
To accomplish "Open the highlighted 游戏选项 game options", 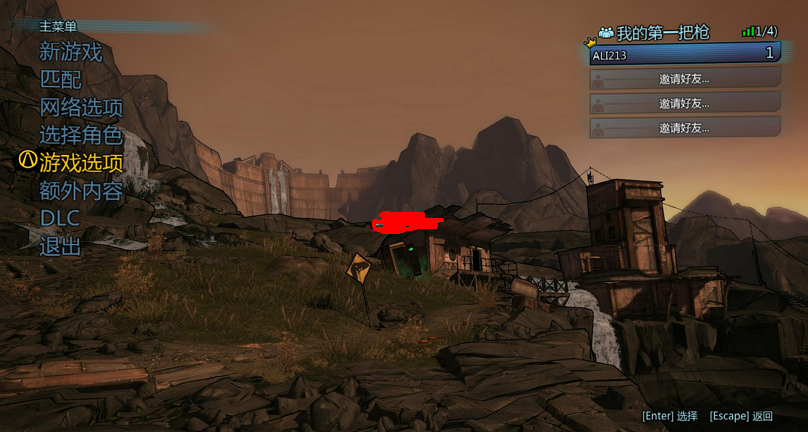I will tap(81, 162).
